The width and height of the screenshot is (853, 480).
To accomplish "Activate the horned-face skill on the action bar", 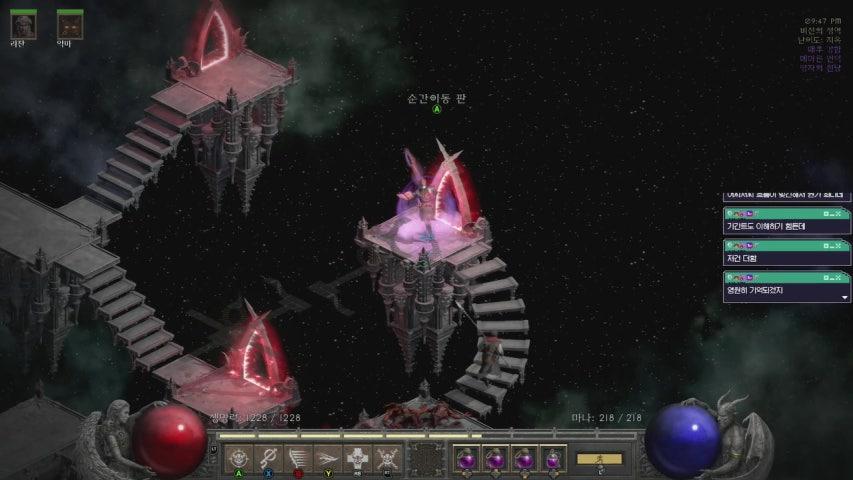I will (x=238, y=457).
